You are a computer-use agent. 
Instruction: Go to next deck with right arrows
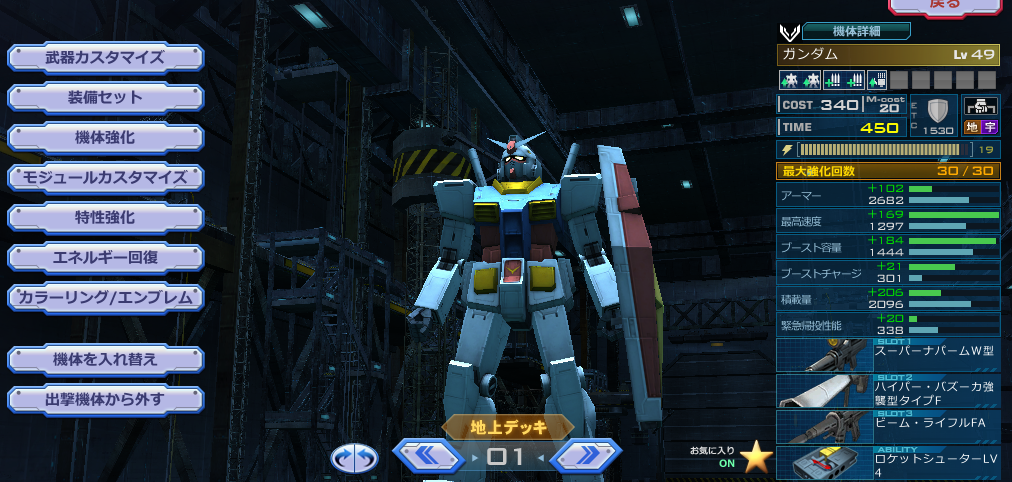[586, 456]
